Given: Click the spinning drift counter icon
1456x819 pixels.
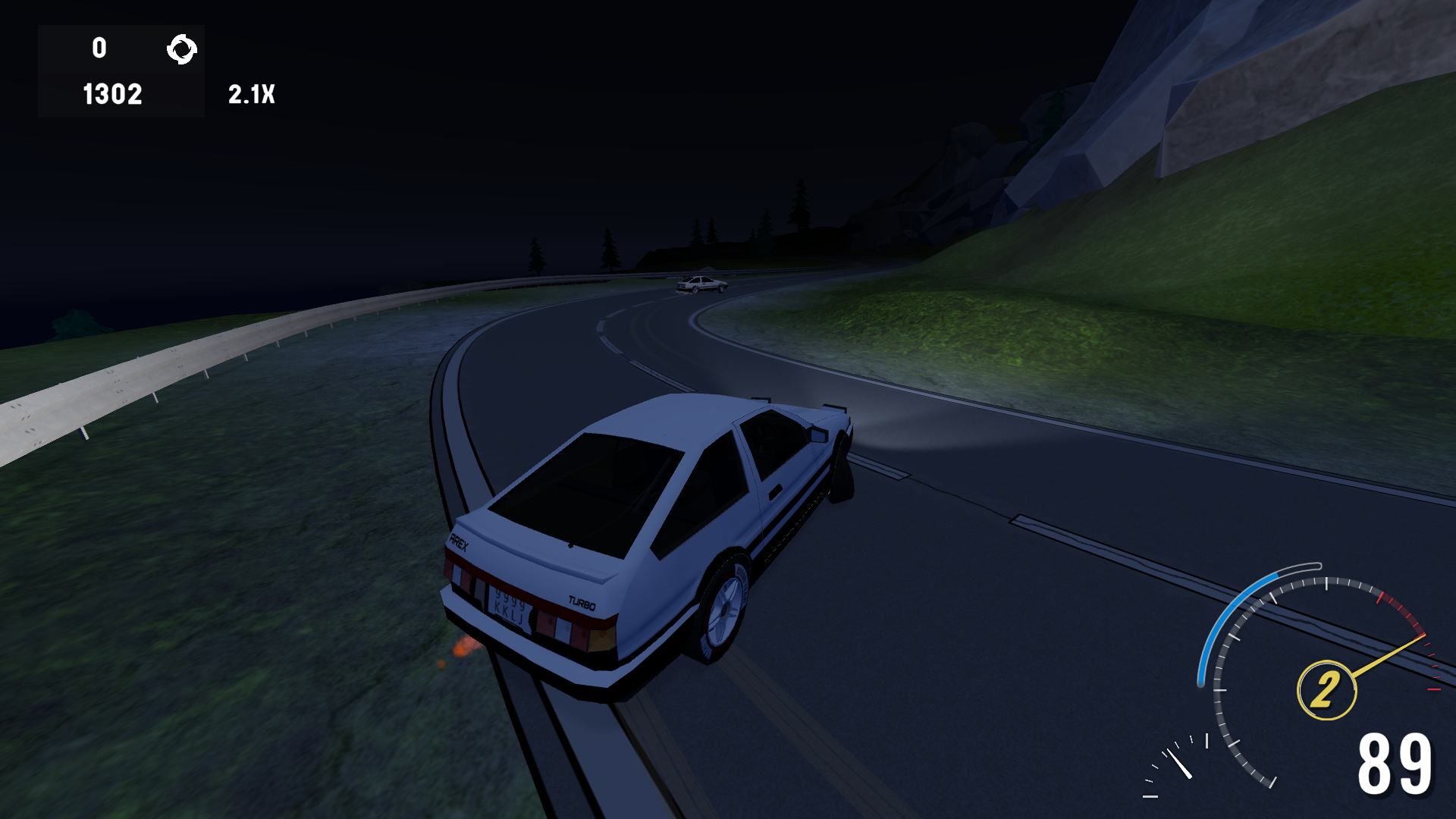Looking at the screenshot, I should [181, 49].
